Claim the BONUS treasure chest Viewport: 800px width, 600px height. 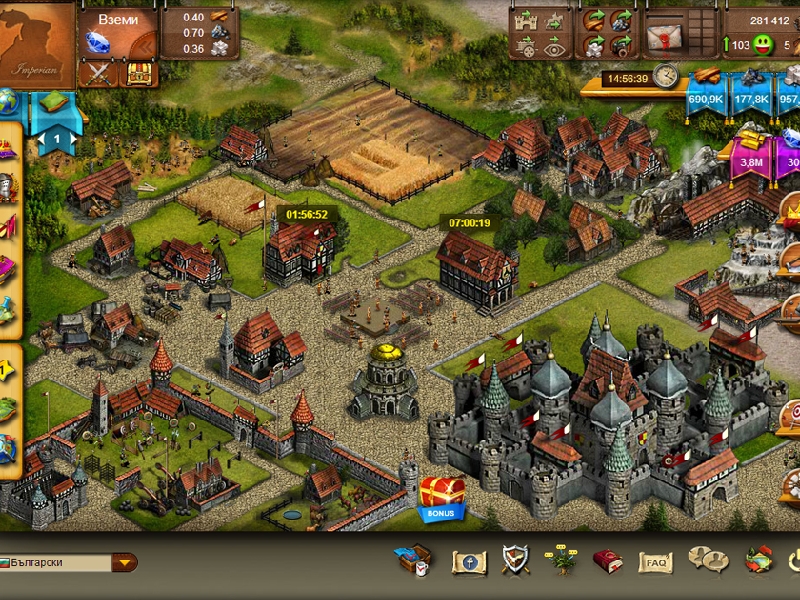441,497
